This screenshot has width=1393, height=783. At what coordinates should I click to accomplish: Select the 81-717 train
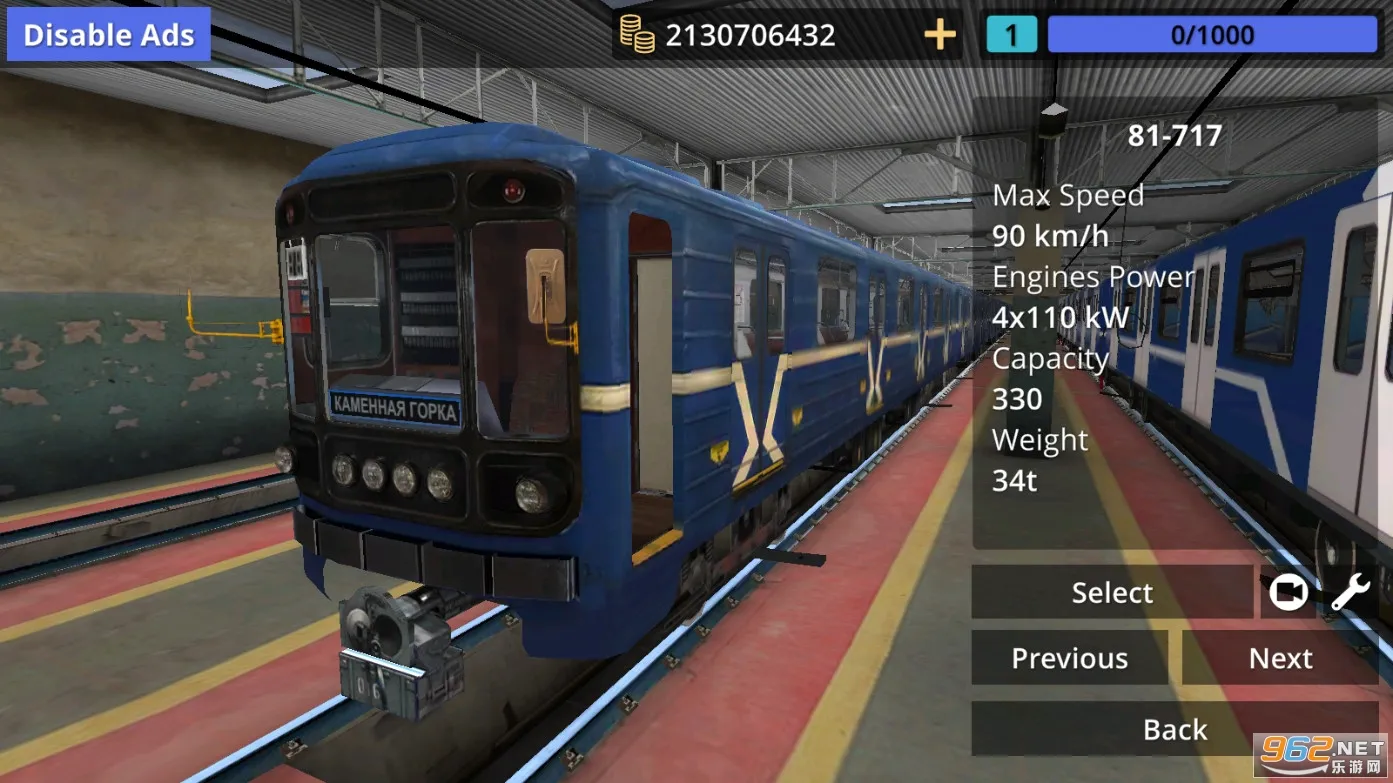point(1111,592)
